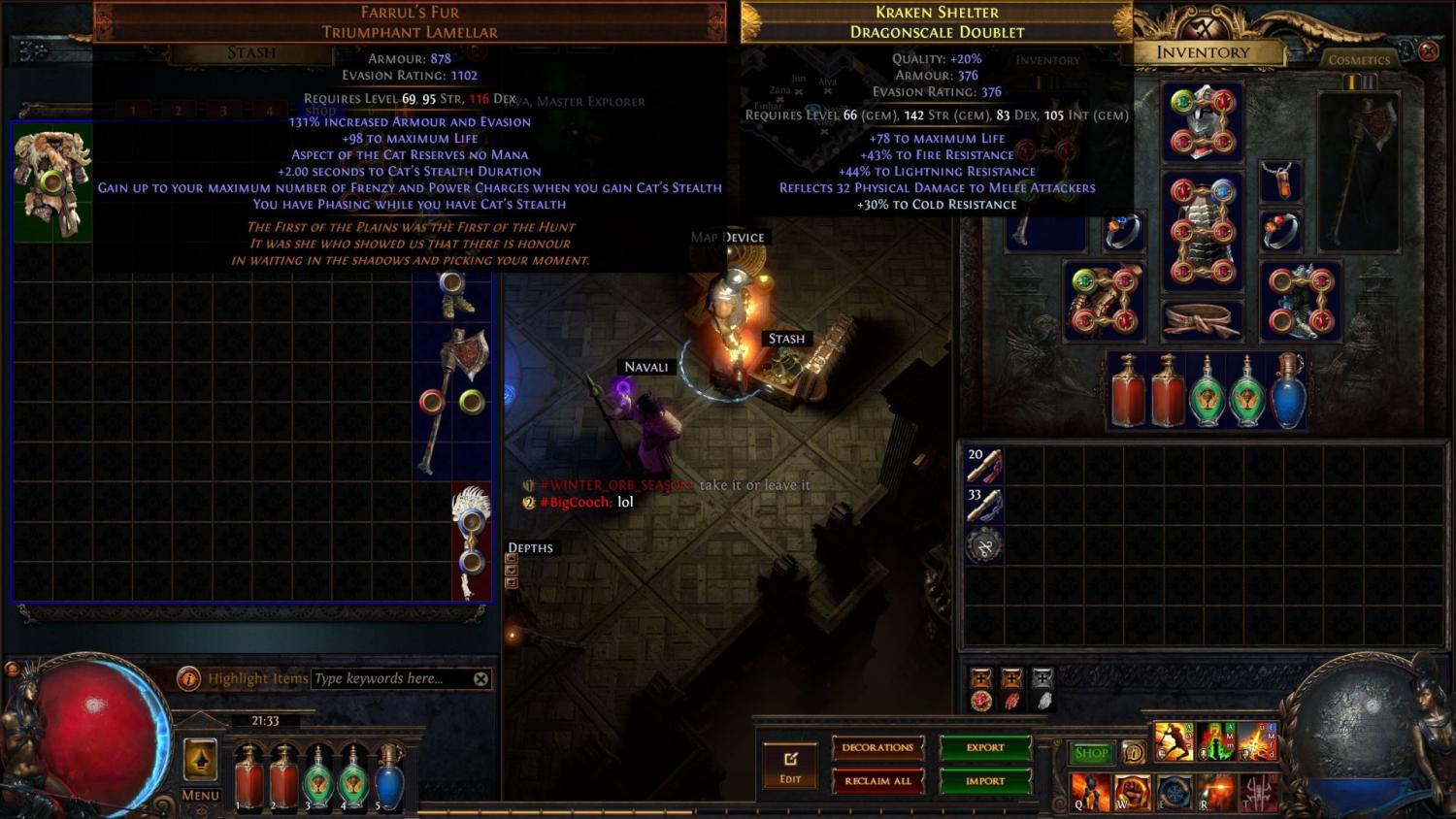1456x819 pixels.
Task: Import a hideout layout
Action: pyautogui.click(x=984, y=780)
